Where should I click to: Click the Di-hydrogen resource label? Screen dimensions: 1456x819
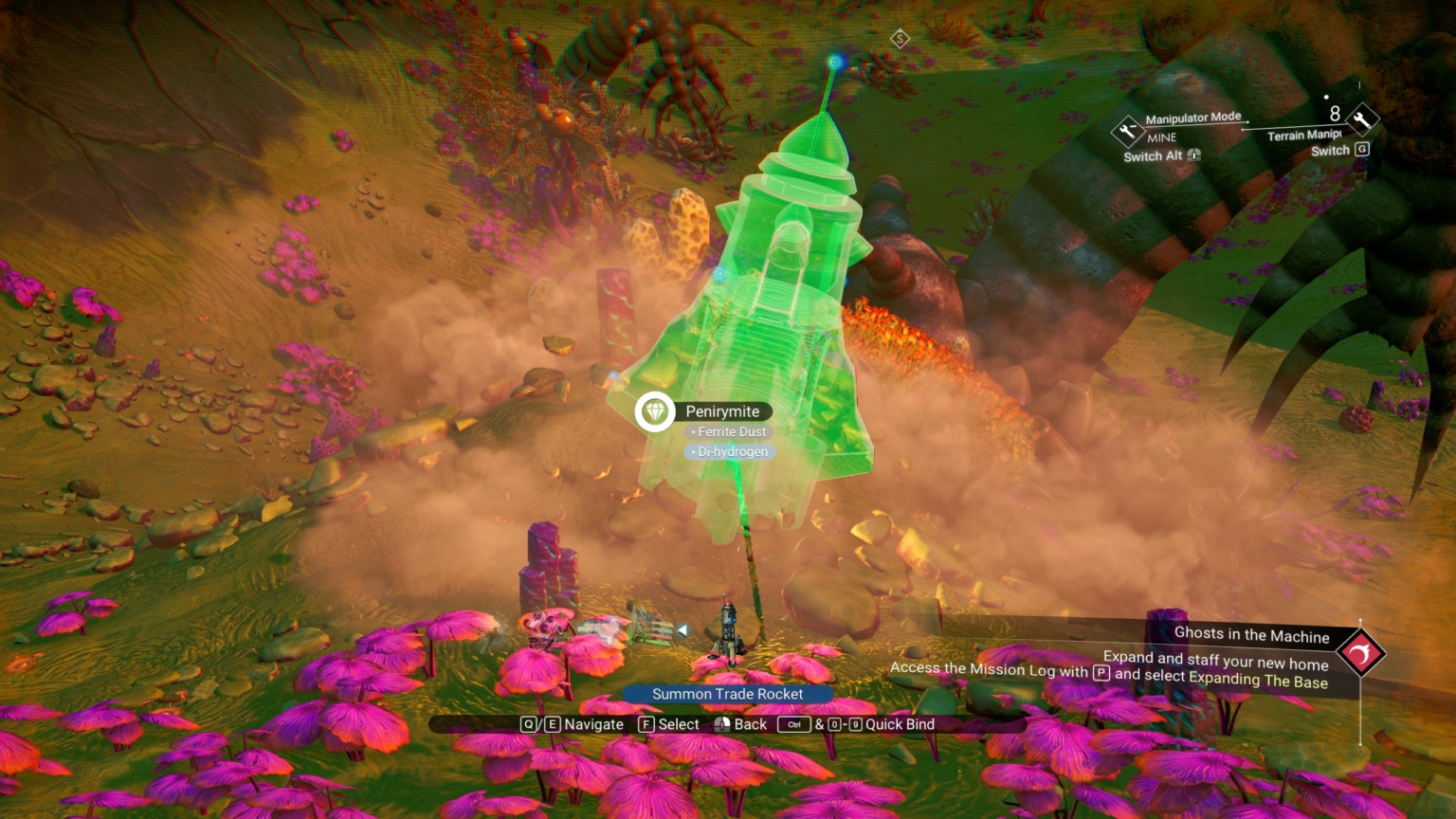click(x=730, y=452)
